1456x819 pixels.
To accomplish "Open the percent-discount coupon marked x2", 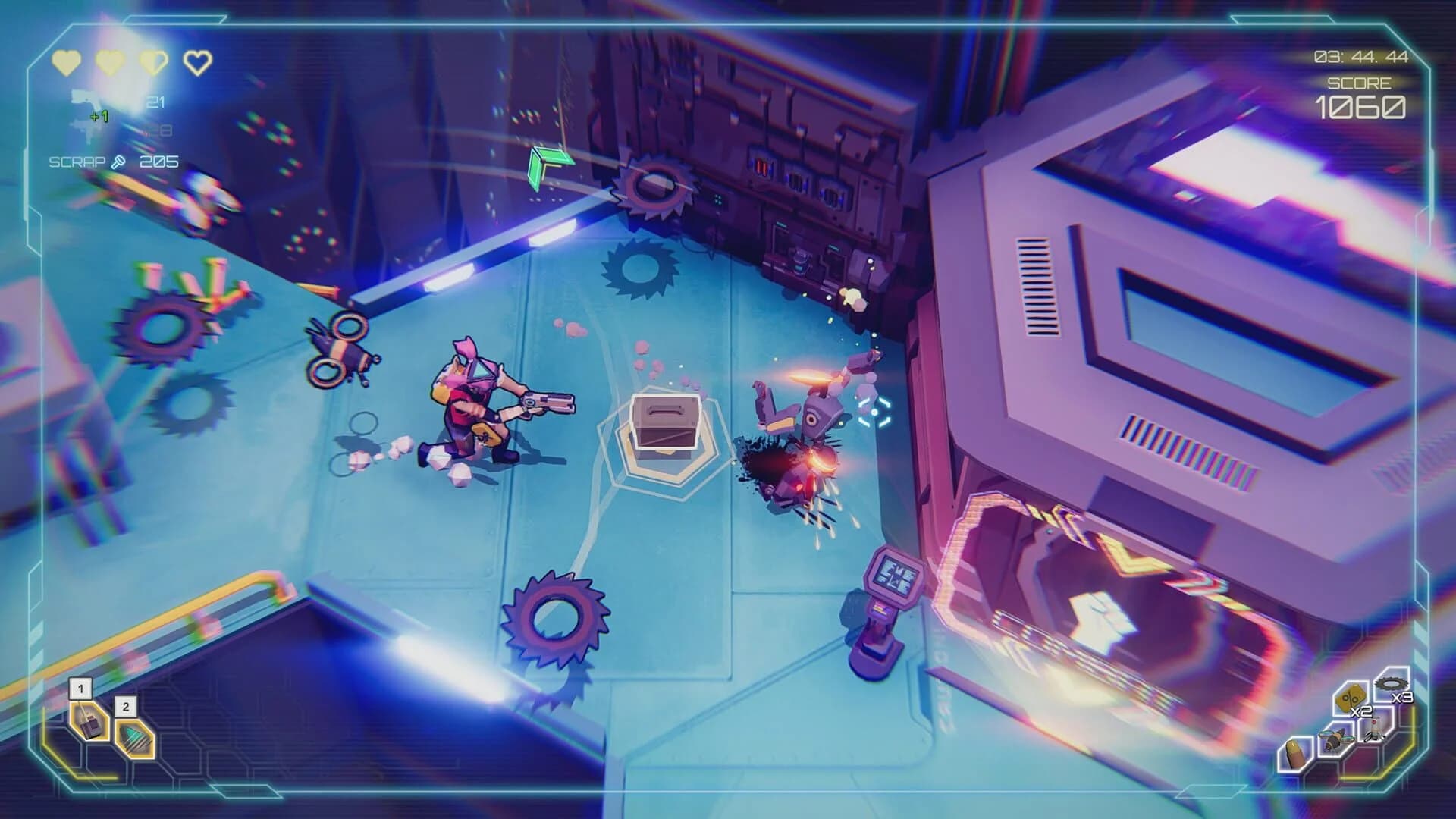I will click(1351, 698).
